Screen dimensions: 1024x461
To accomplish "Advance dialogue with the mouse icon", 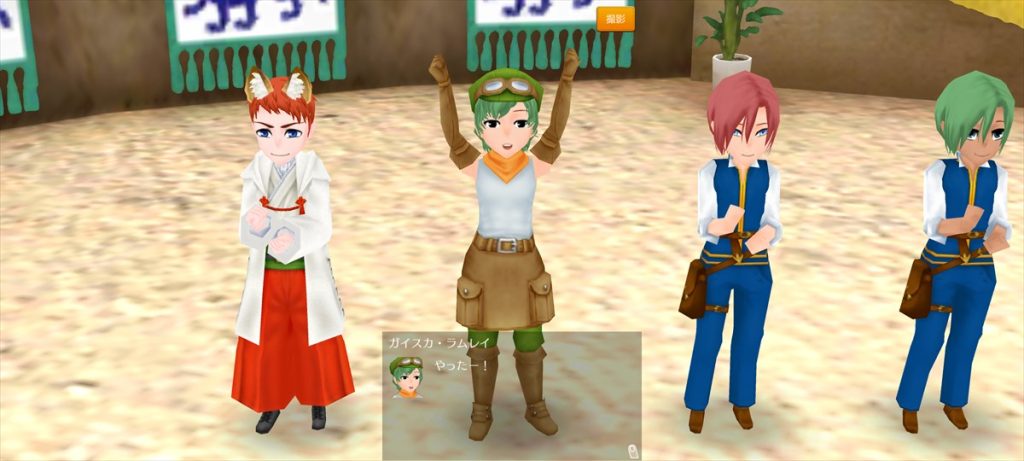I will (x=633, y=450).
